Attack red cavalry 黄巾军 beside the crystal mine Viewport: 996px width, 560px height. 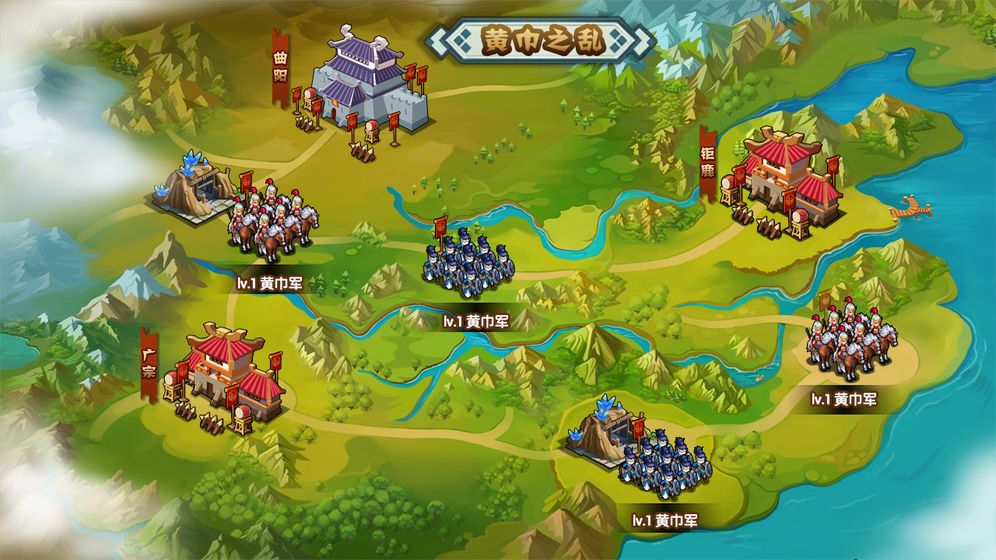268,220
